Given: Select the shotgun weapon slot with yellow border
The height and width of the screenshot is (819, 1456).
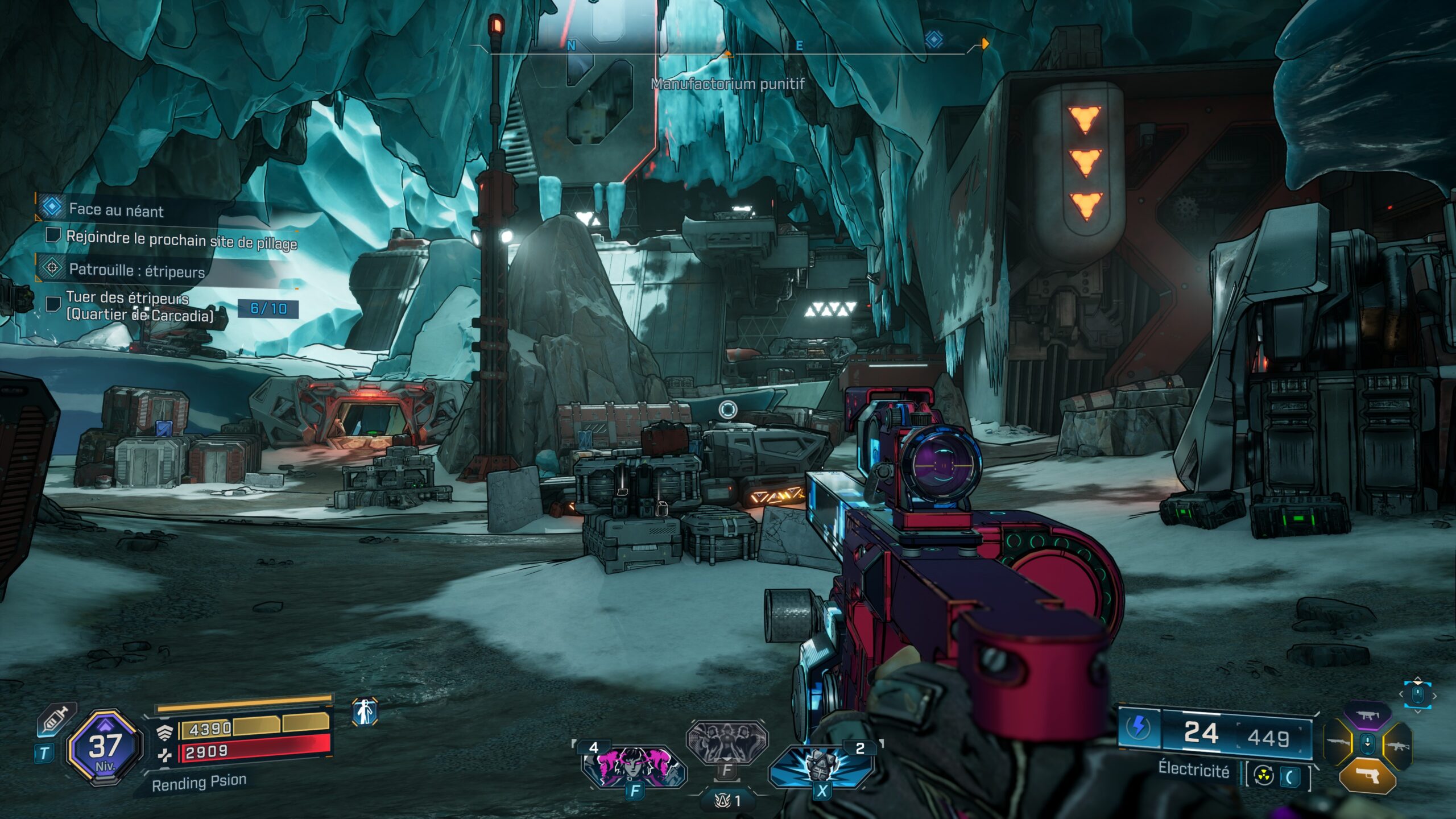Looking at the screenshot, I should pos(1338,743).
